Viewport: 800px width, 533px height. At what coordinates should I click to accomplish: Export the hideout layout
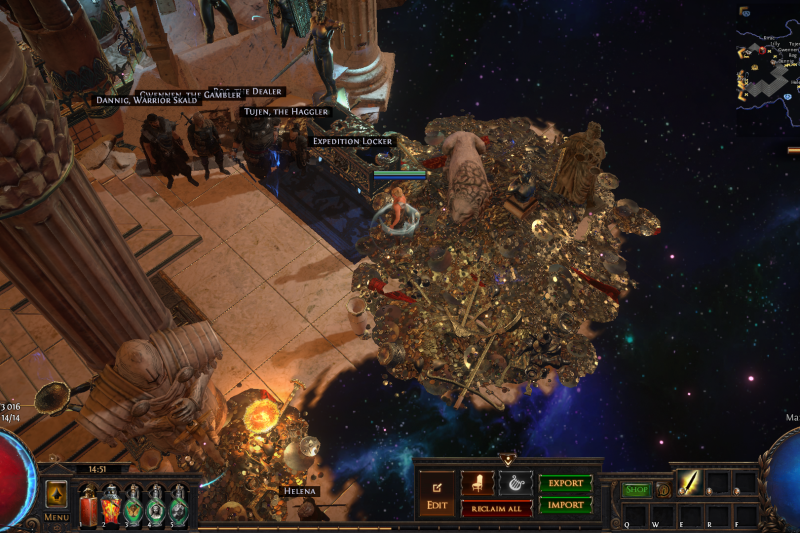coord(565,483)
